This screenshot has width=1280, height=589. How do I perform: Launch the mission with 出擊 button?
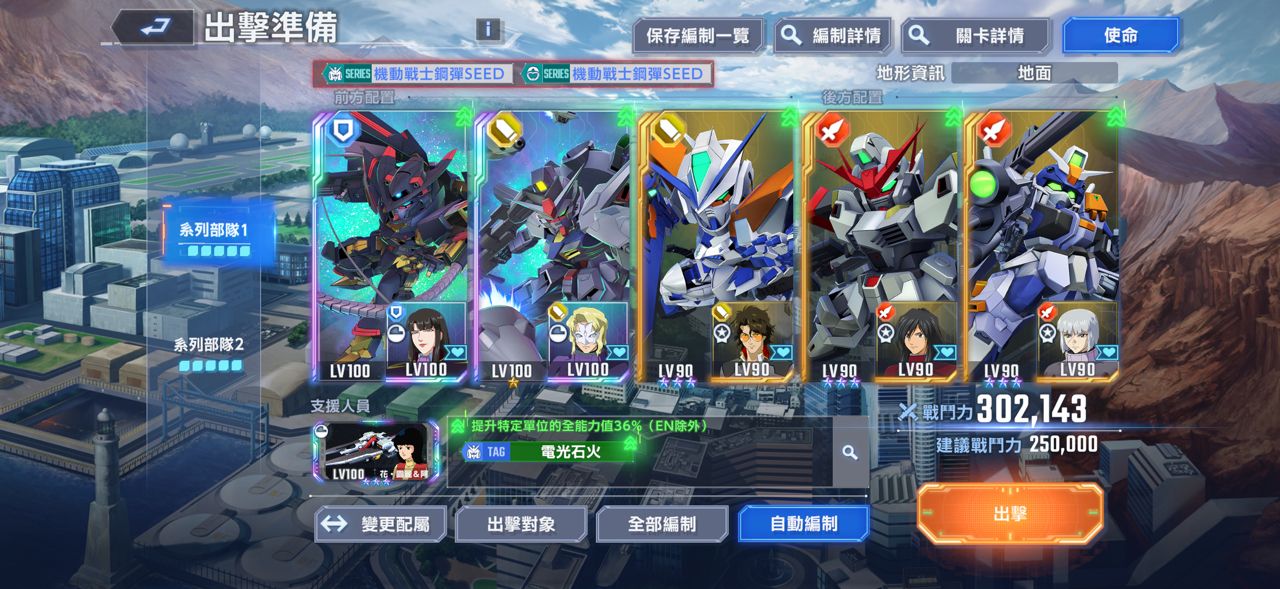[x=1010, y=514]
